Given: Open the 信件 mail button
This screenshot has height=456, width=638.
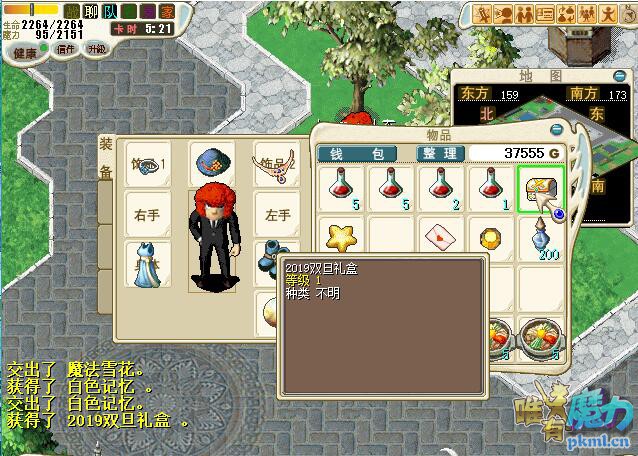Looking at the screenshot, I should [66, 48].
